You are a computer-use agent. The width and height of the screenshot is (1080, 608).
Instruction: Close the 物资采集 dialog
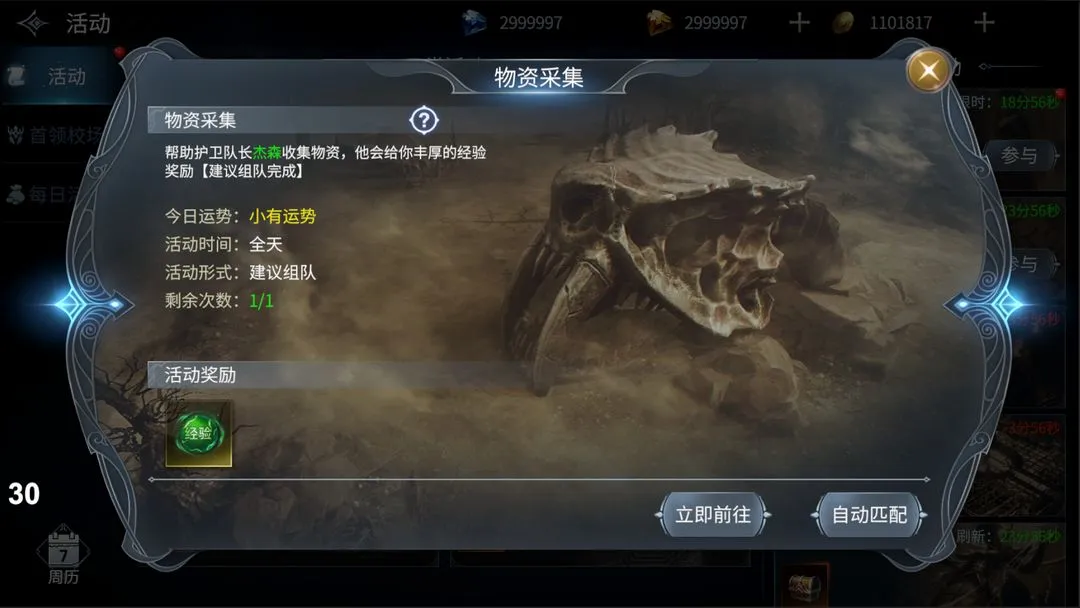[x=929, y=70]
